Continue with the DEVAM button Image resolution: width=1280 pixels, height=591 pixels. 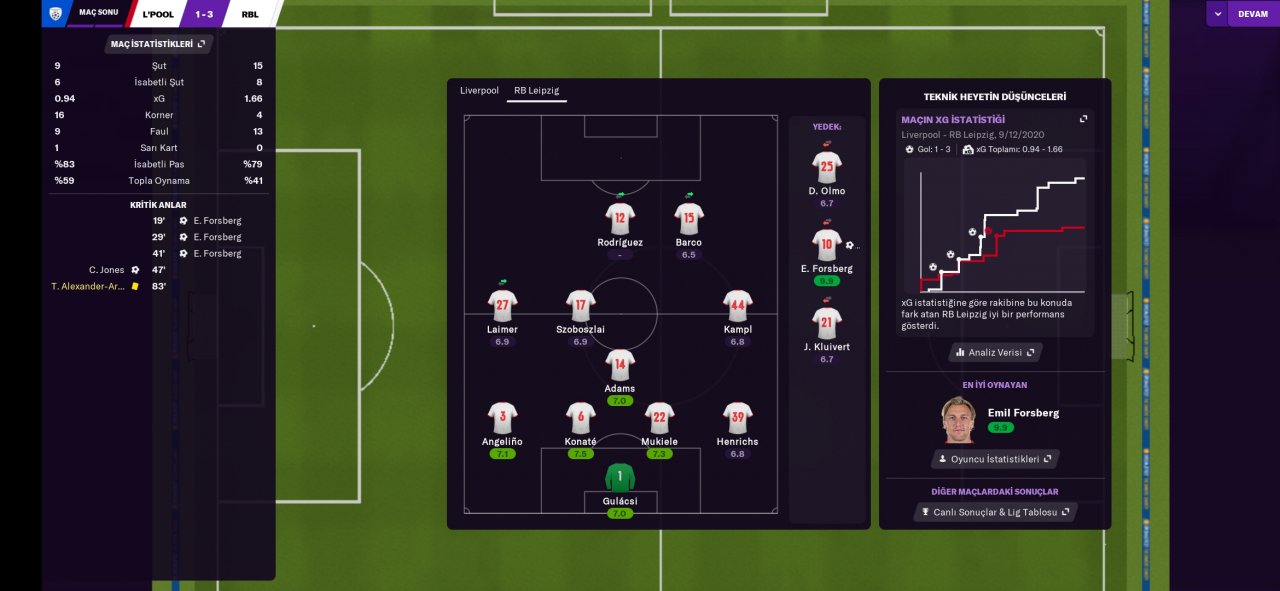tap(1252, 14)
